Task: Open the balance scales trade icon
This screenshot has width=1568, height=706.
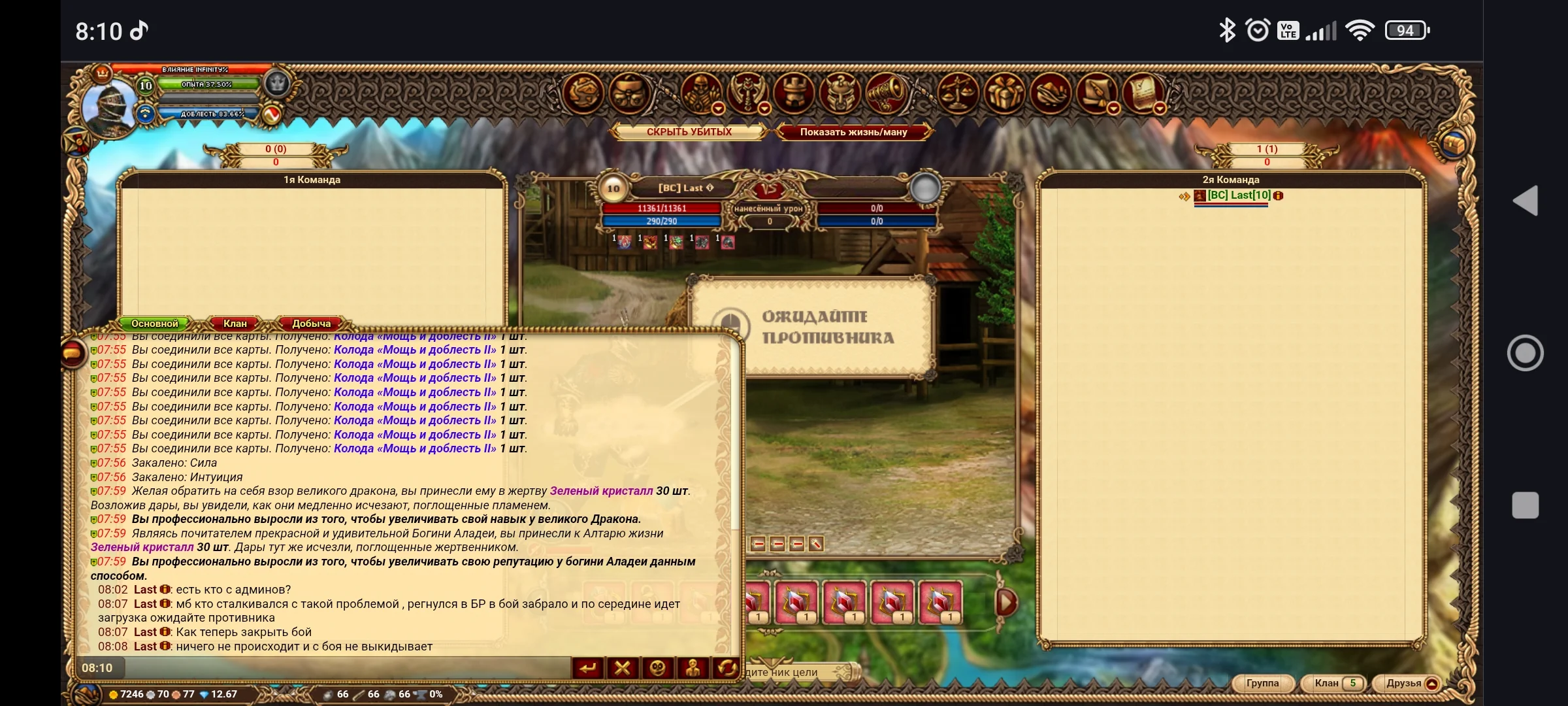Action: coord(958,92)
